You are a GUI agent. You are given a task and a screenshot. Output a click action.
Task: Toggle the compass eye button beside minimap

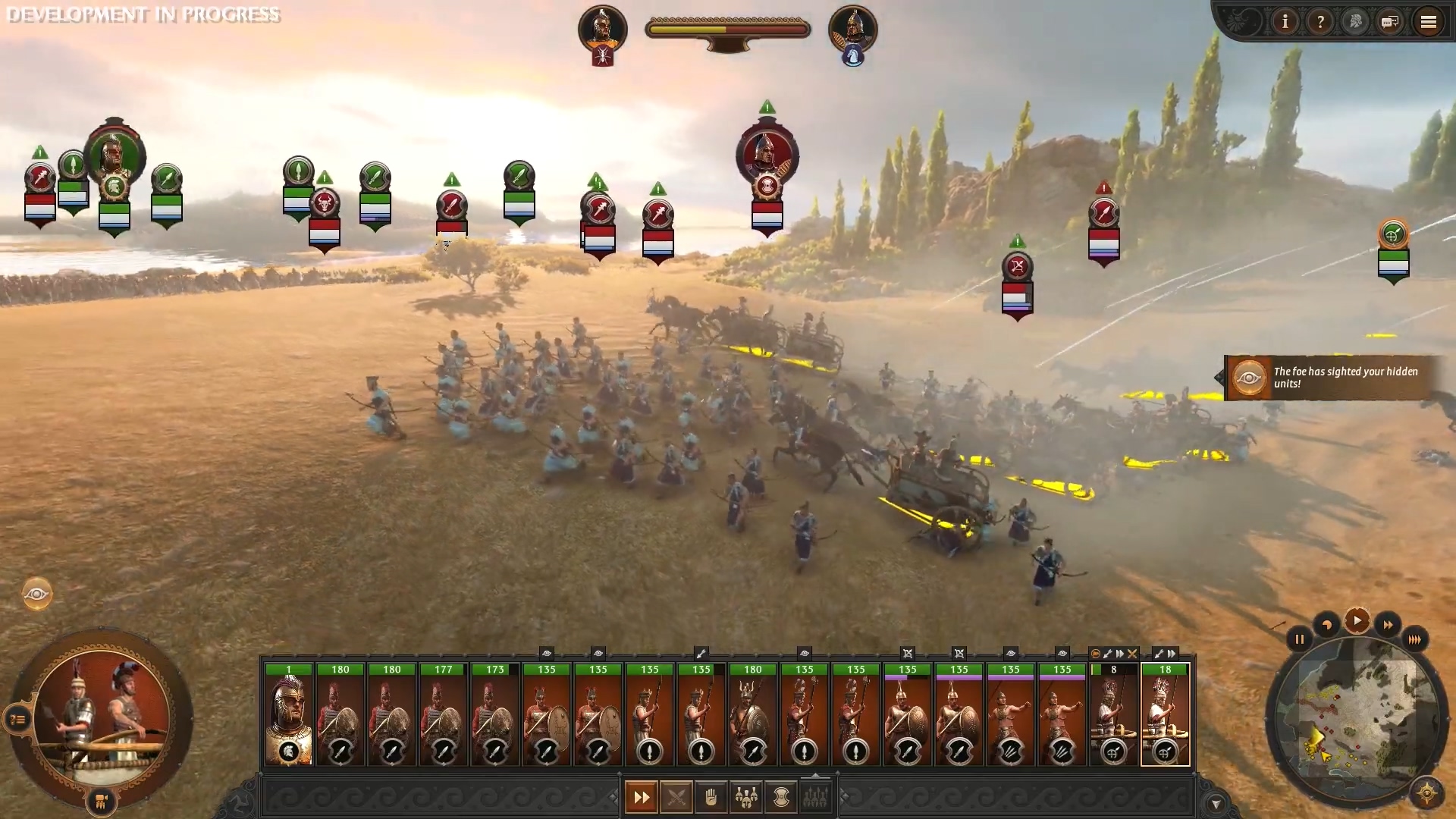pos(1426,793)
